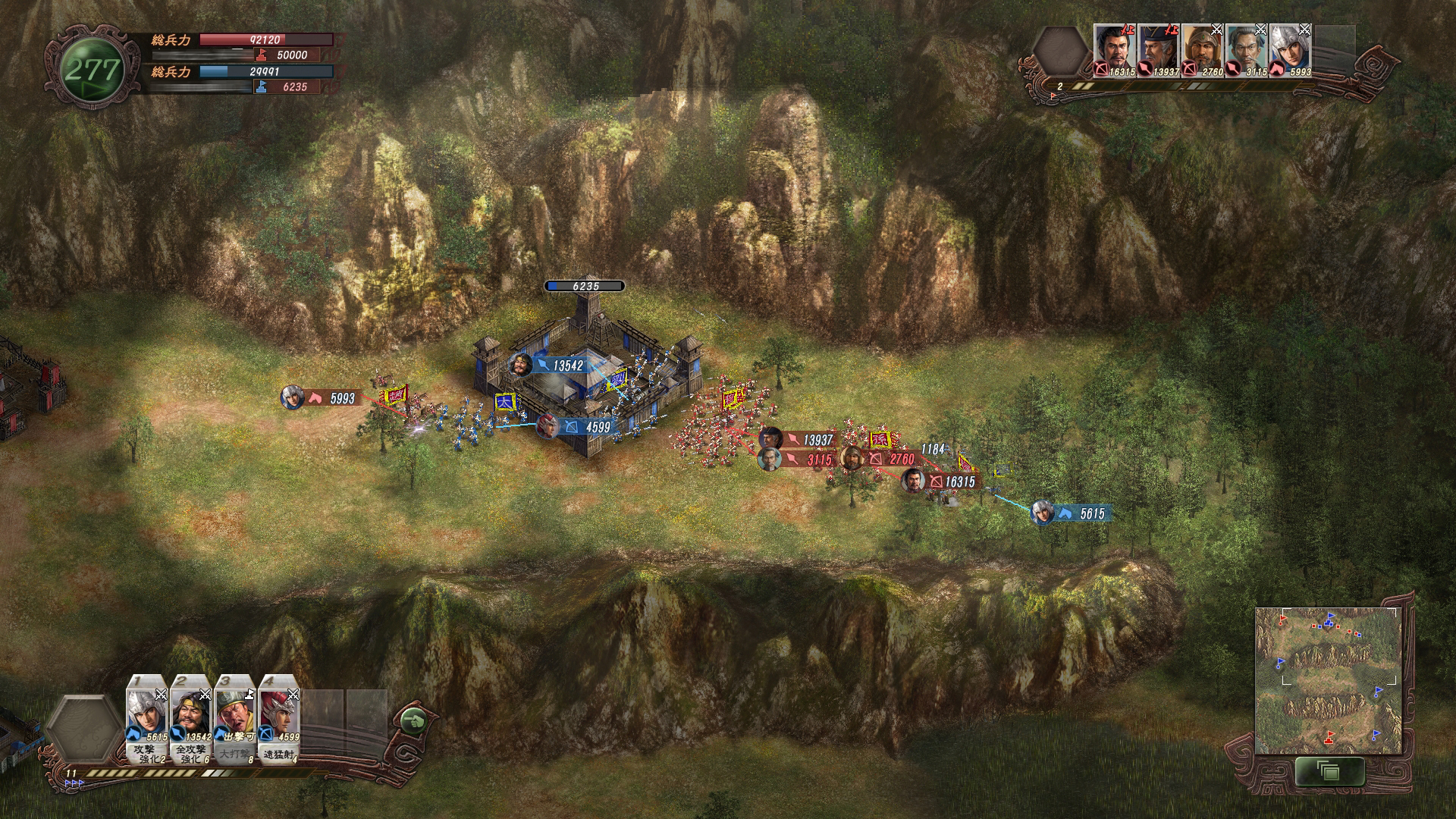Open the stacked windows button under minimap
The width and height of the screenshot is (1456, 819).
1329,772
